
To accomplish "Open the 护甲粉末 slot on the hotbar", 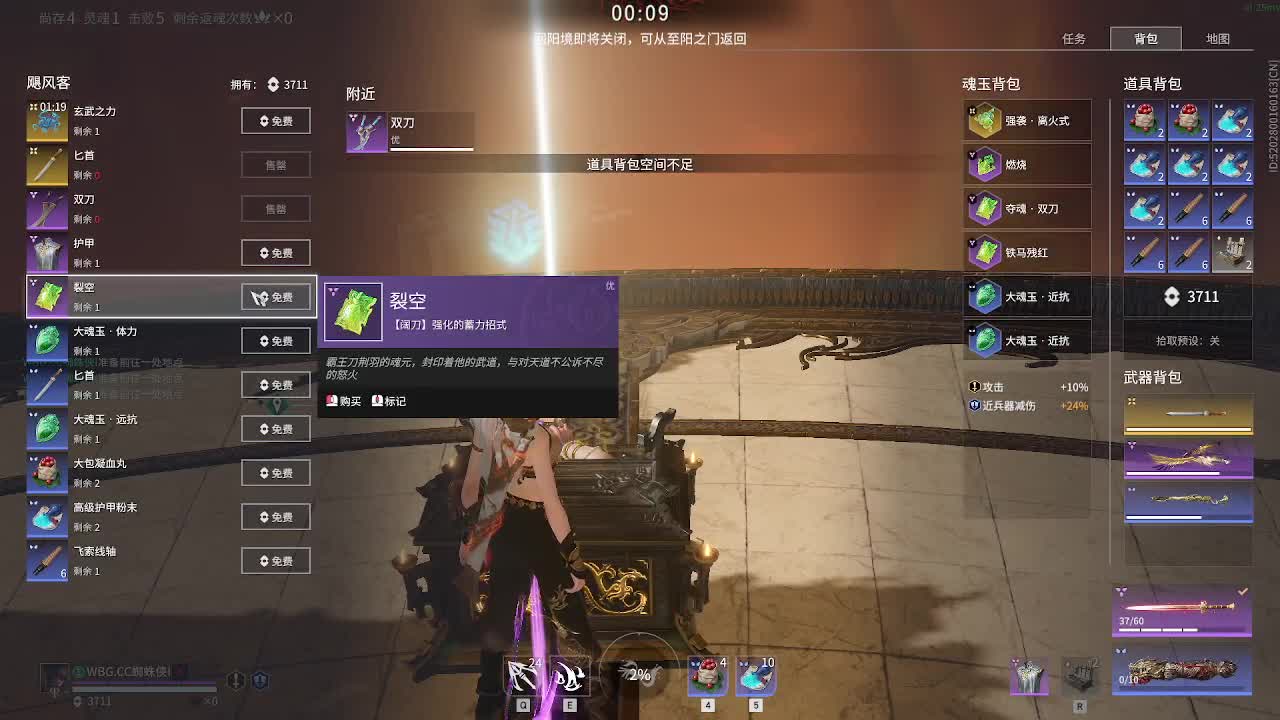I will [x=755, y=676].
